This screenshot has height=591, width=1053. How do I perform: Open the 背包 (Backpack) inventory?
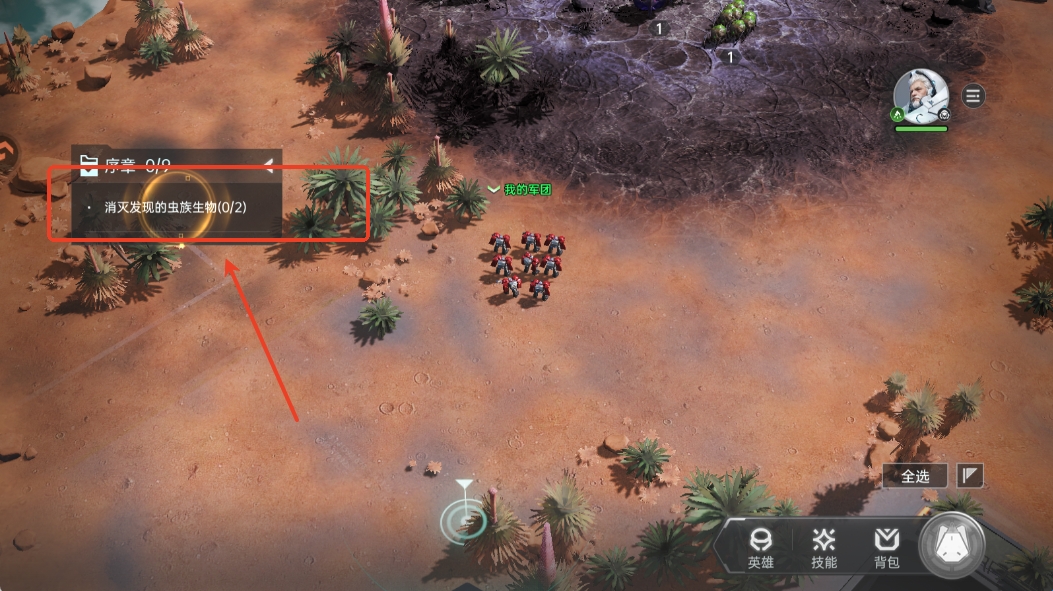886,548
